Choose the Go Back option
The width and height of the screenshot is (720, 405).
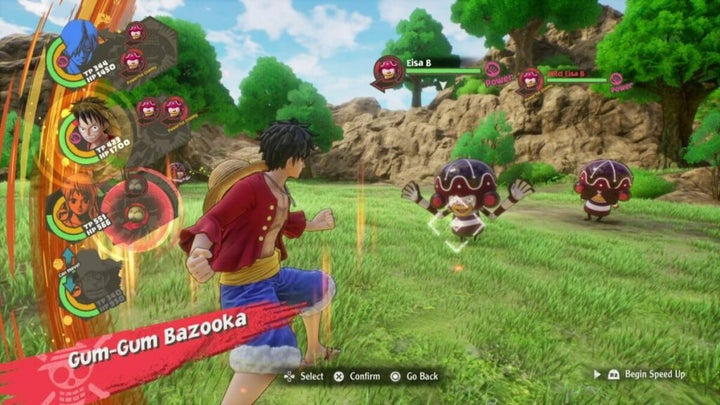point(415,376)
